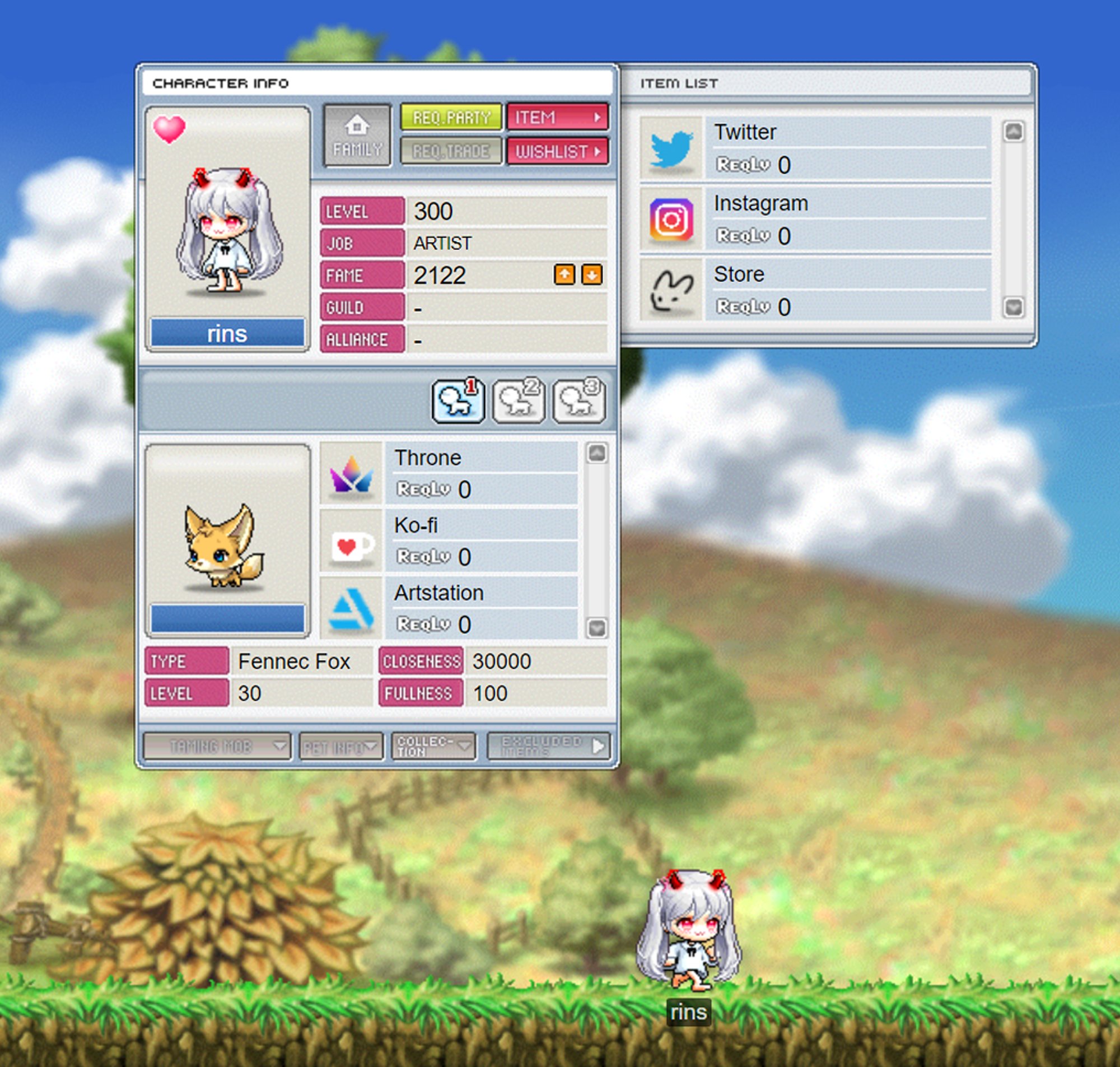The image size is (1120, 1067).
Task: Expand the Pet Info dropdown
Action: point(339,745)
